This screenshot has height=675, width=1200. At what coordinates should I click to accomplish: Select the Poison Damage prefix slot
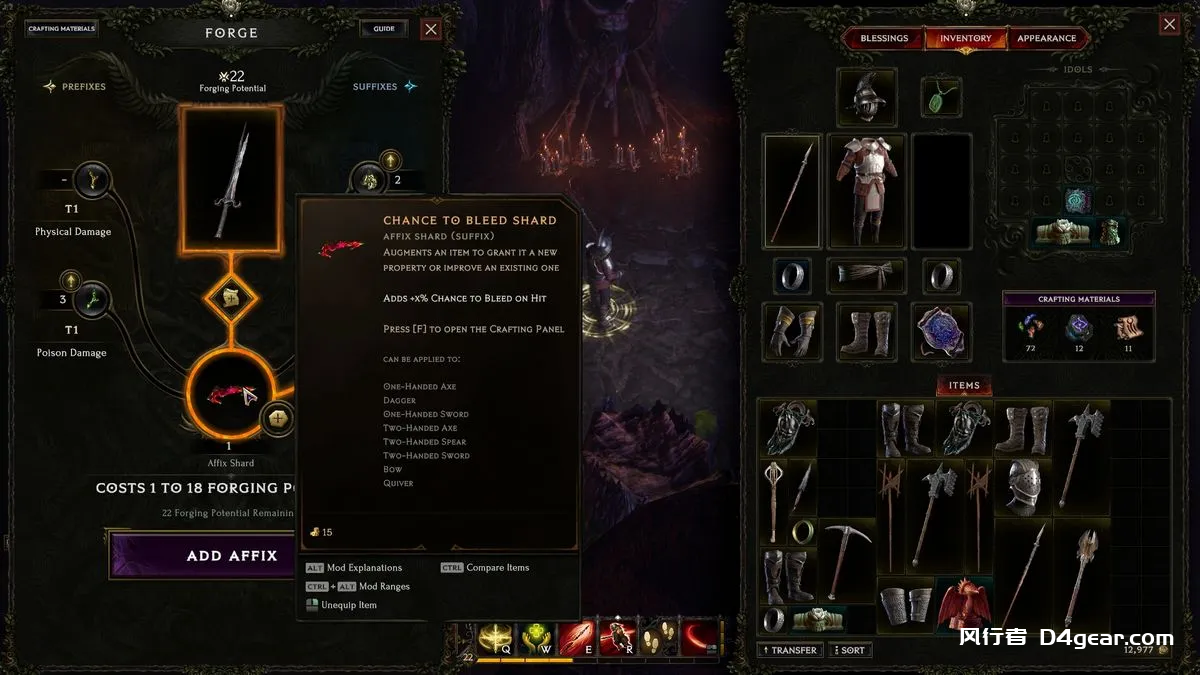pyautogui.click(x=92, y=299)
